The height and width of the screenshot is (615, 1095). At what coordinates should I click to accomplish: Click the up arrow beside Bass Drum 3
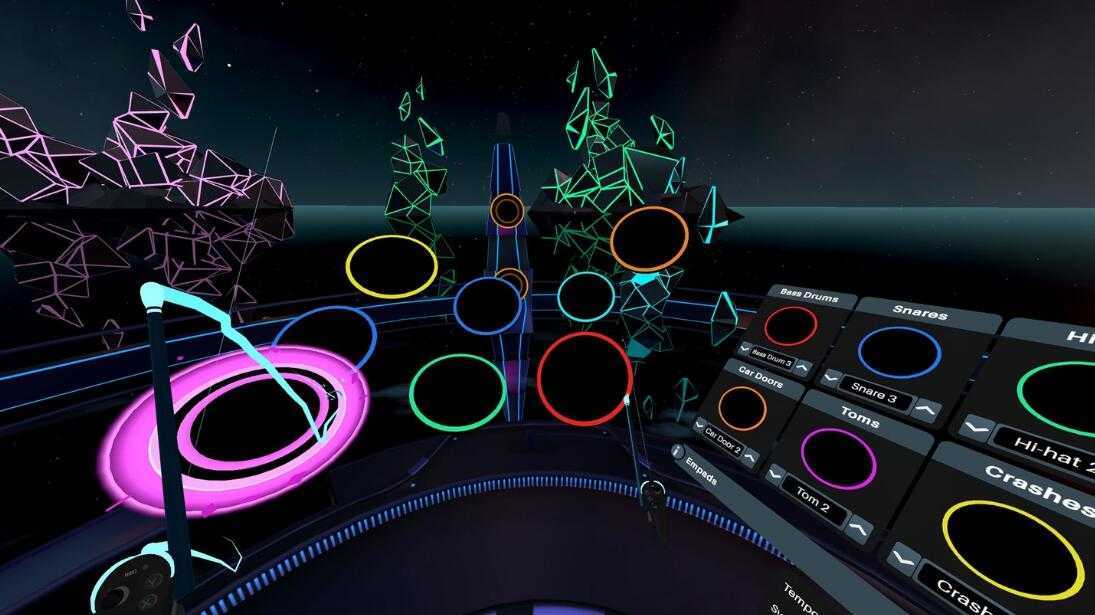pos(803,368)
